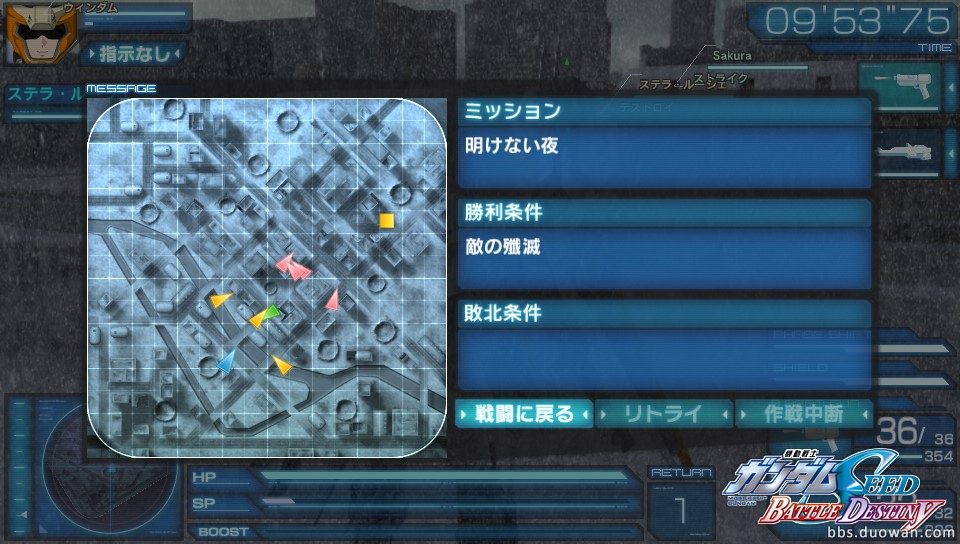Select 作戦中断 to abort the mission
Image resolution: width=960 pixels, height=544 pixels.
tap(803, 413)
